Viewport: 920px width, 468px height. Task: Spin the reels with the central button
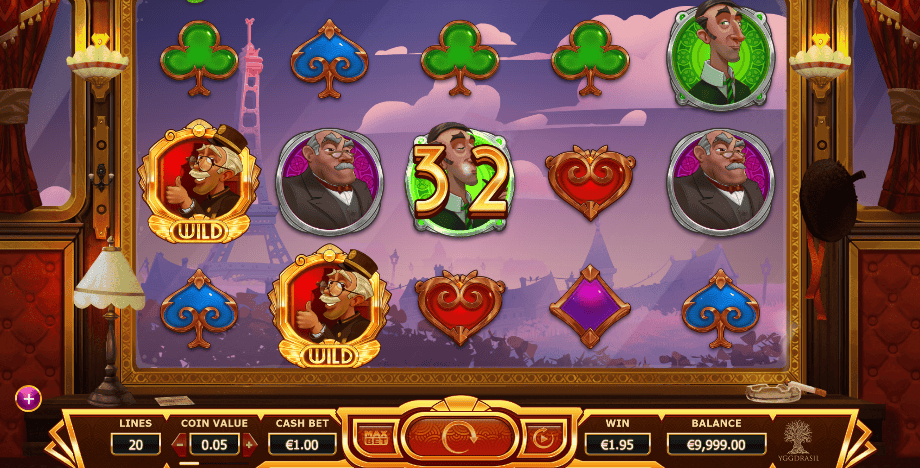[x=459, y=437]
